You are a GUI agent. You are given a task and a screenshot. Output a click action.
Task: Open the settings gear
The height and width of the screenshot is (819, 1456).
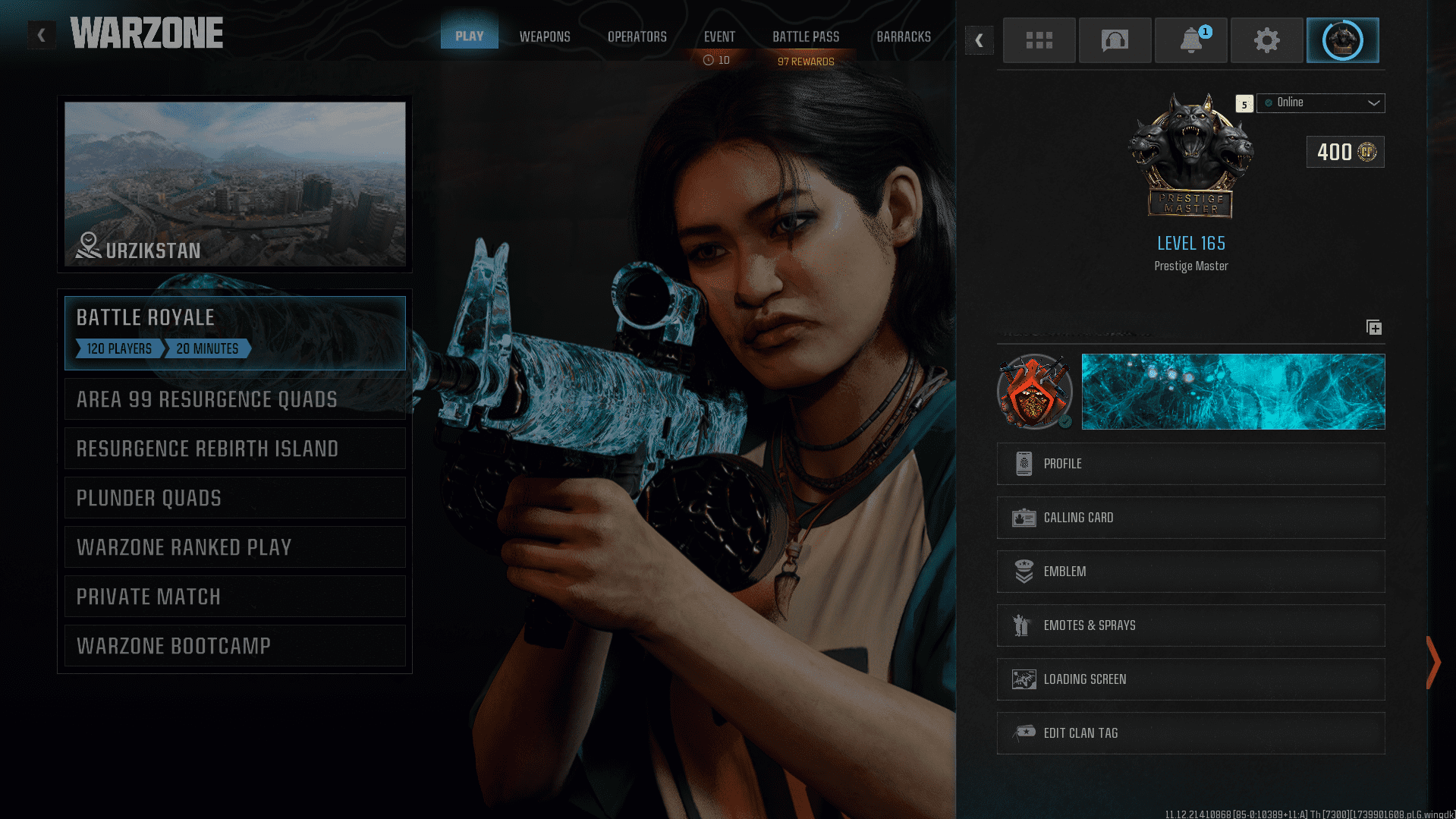[x=1266, y=40]
